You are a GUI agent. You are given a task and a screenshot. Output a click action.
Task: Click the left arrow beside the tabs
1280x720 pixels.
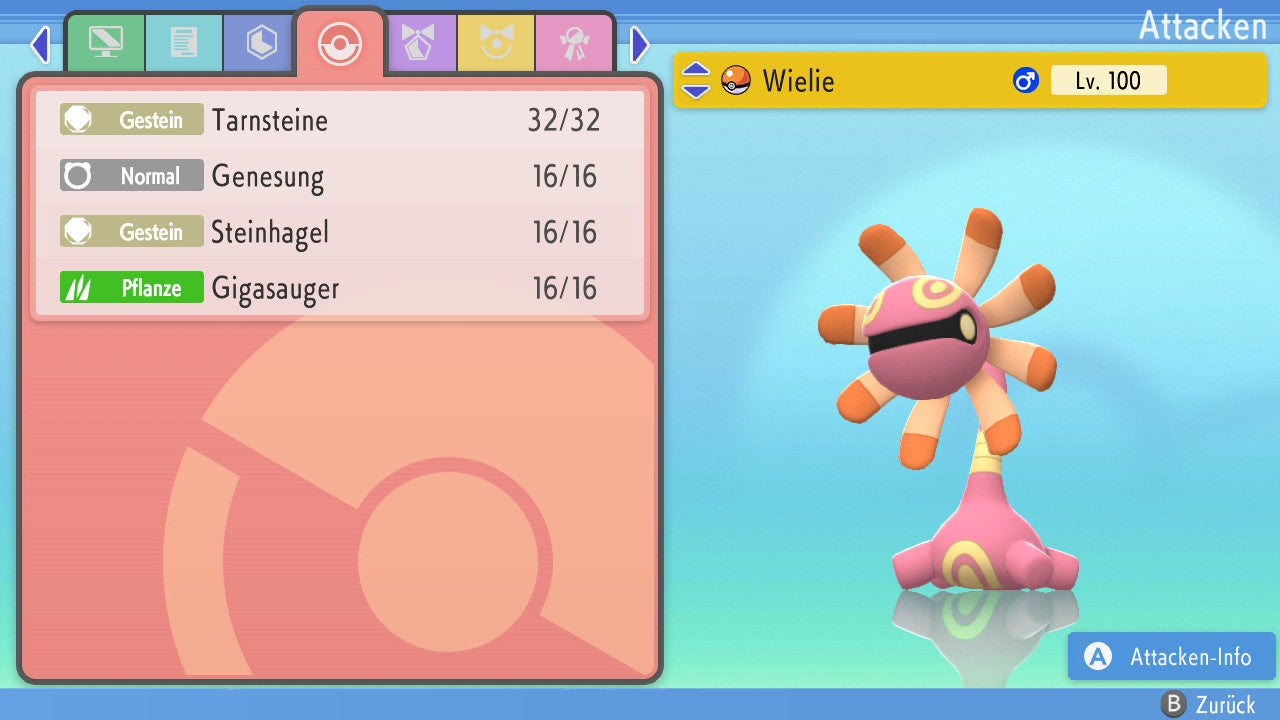coord(40,44)
